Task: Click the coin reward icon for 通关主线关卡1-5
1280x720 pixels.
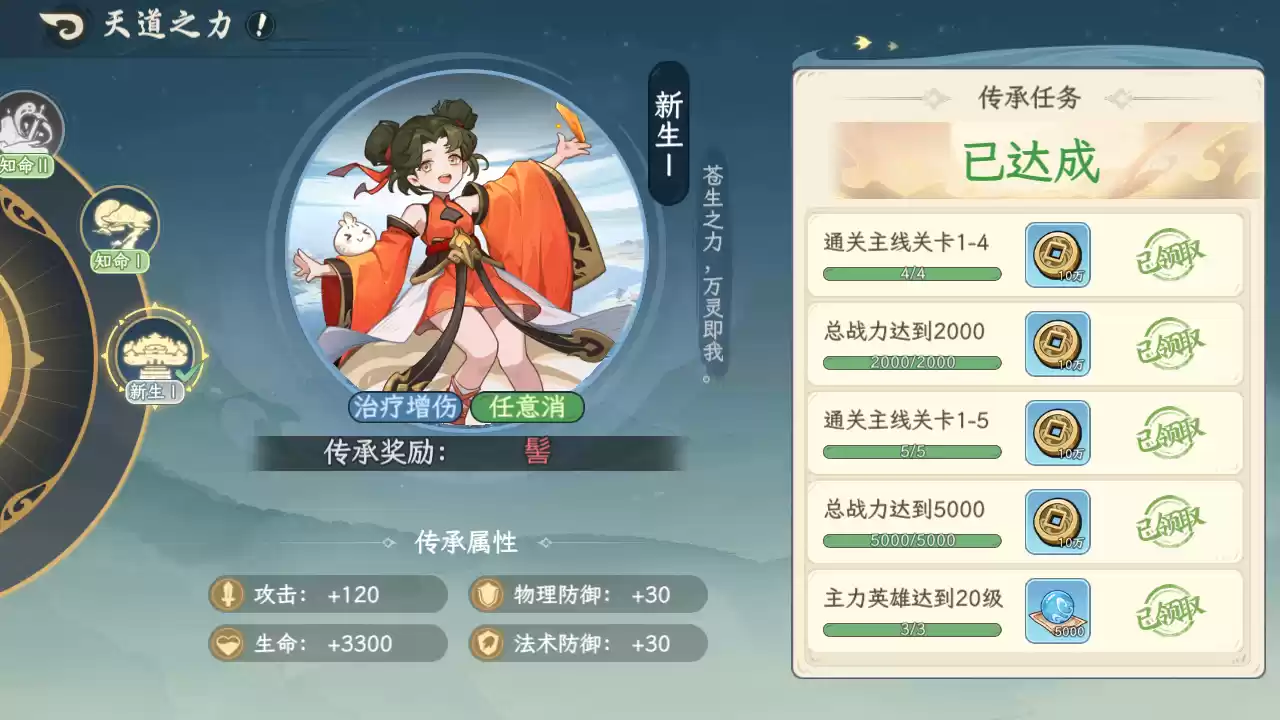Action: 1057,433
